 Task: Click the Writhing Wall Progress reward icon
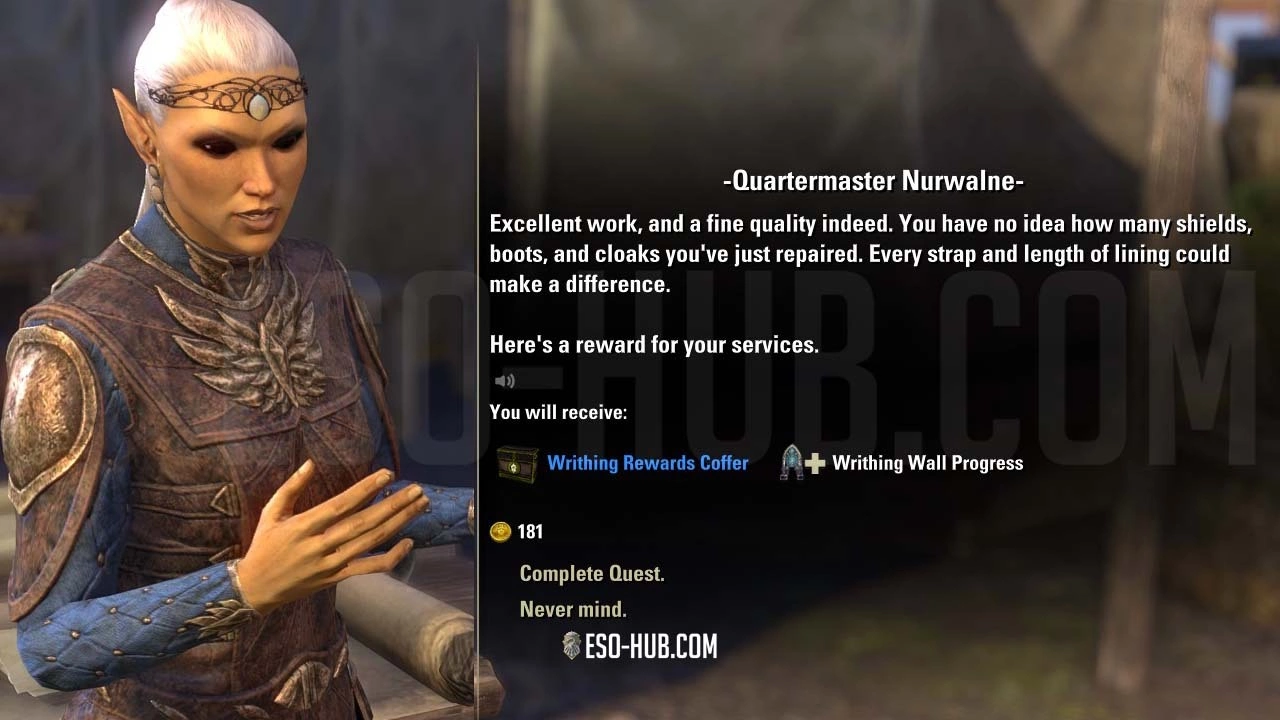[x=802, y=462]
